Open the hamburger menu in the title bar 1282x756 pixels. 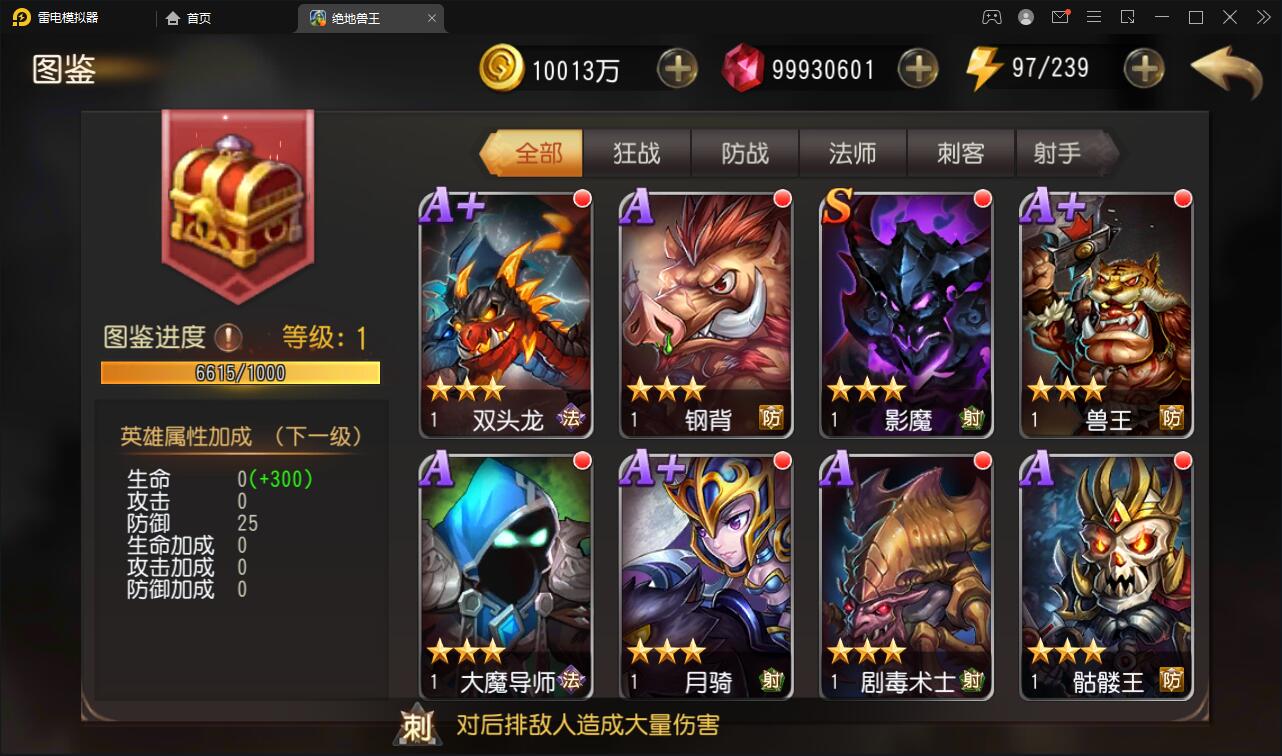(x=1094, y=17)
